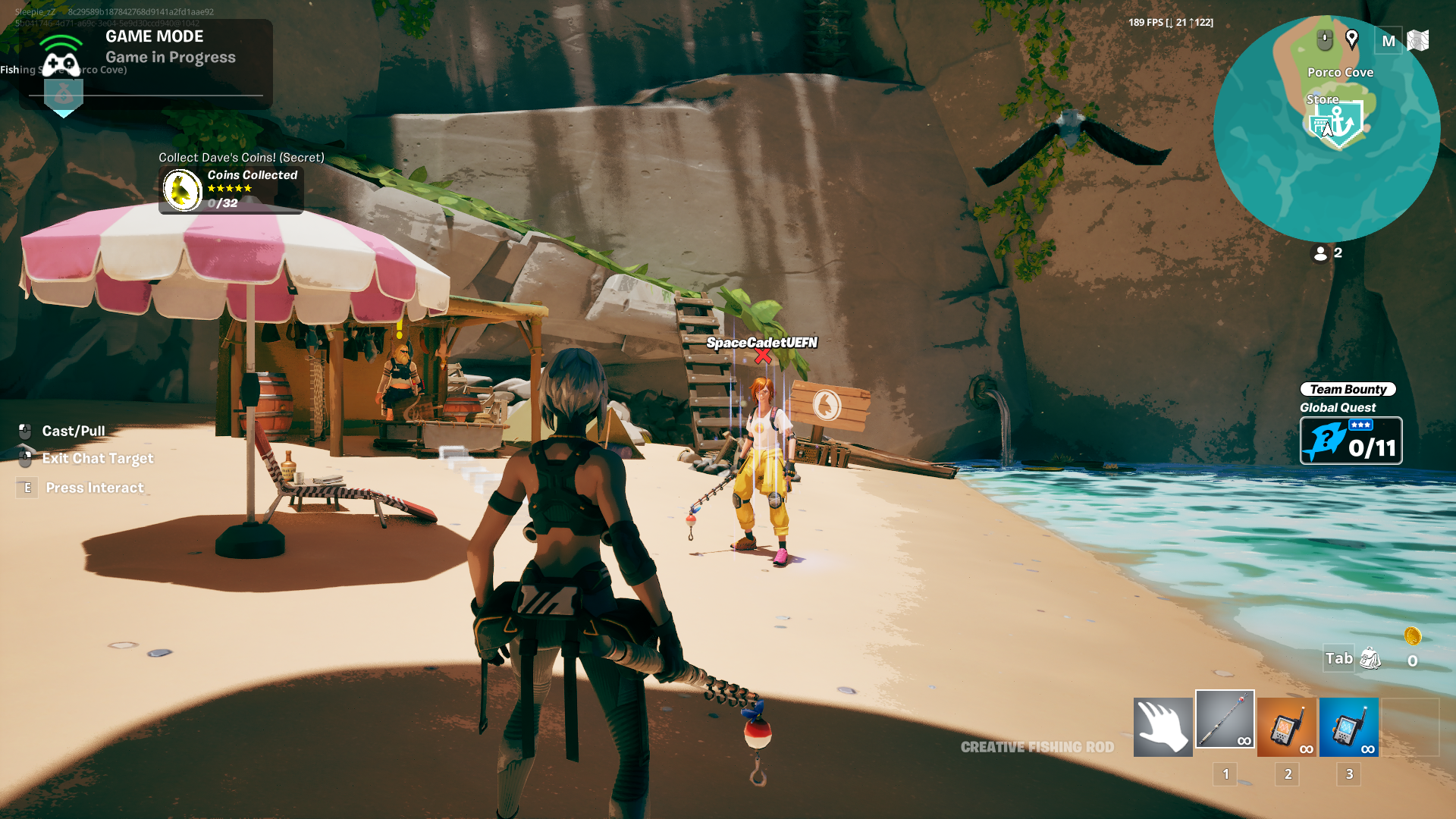Screen dimensions: 1456x819
Task: Open the Porco Cove minimap
Action: coord(1326,129)
